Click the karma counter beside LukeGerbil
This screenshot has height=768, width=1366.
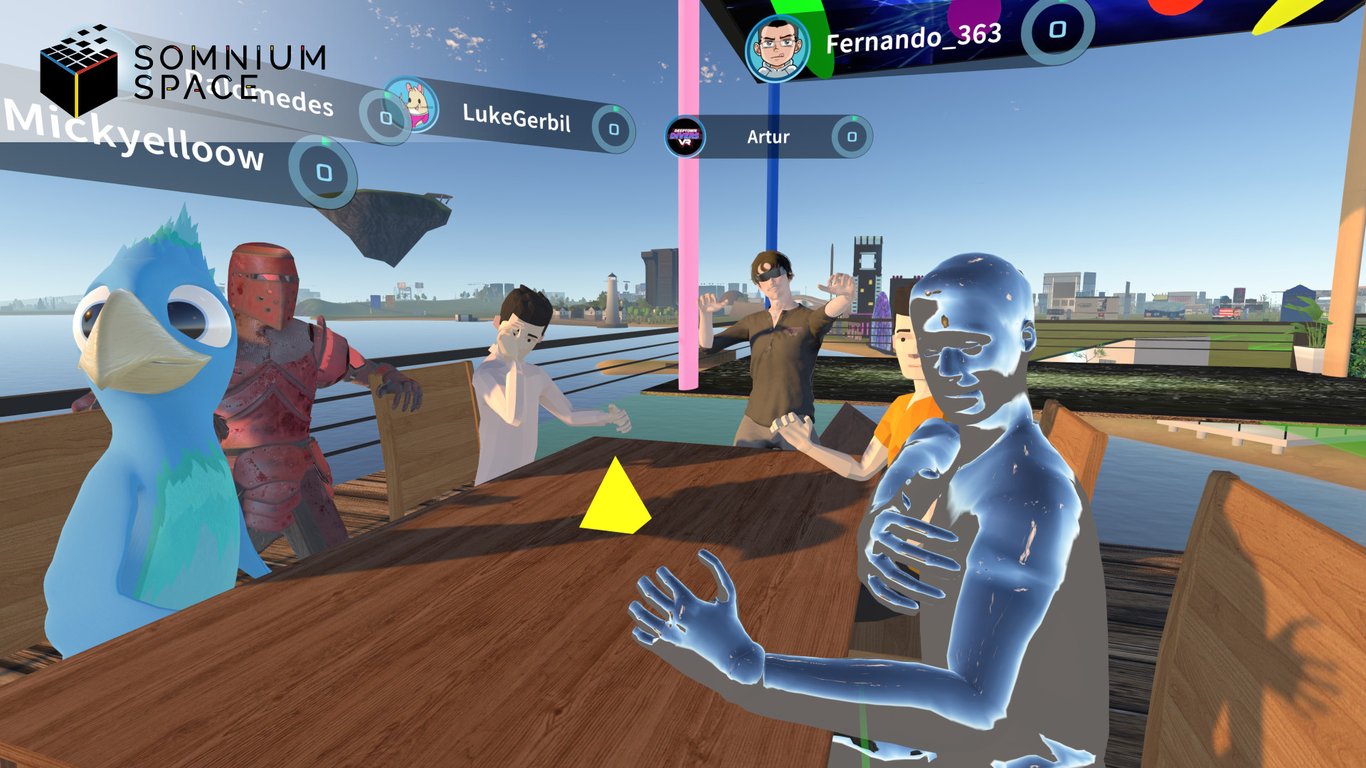pos(613,127)
